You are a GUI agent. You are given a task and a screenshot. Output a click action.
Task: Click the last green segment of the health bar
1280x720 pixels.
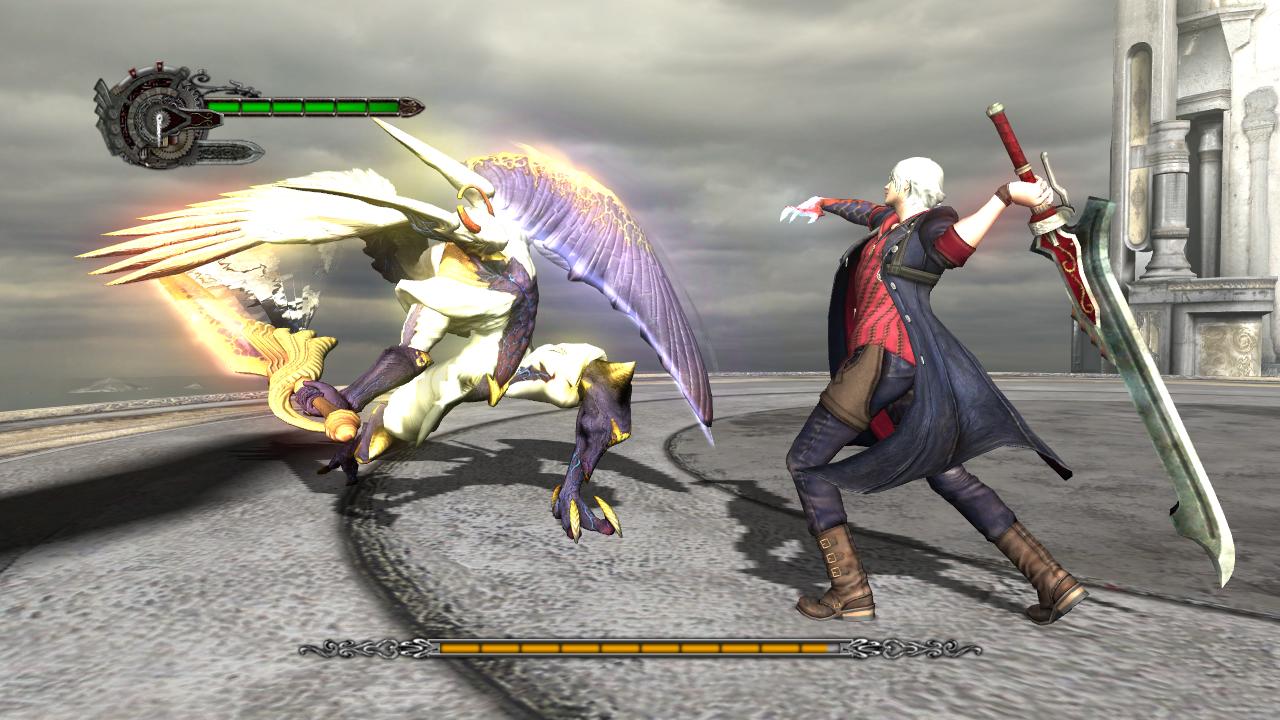point(384,107)
